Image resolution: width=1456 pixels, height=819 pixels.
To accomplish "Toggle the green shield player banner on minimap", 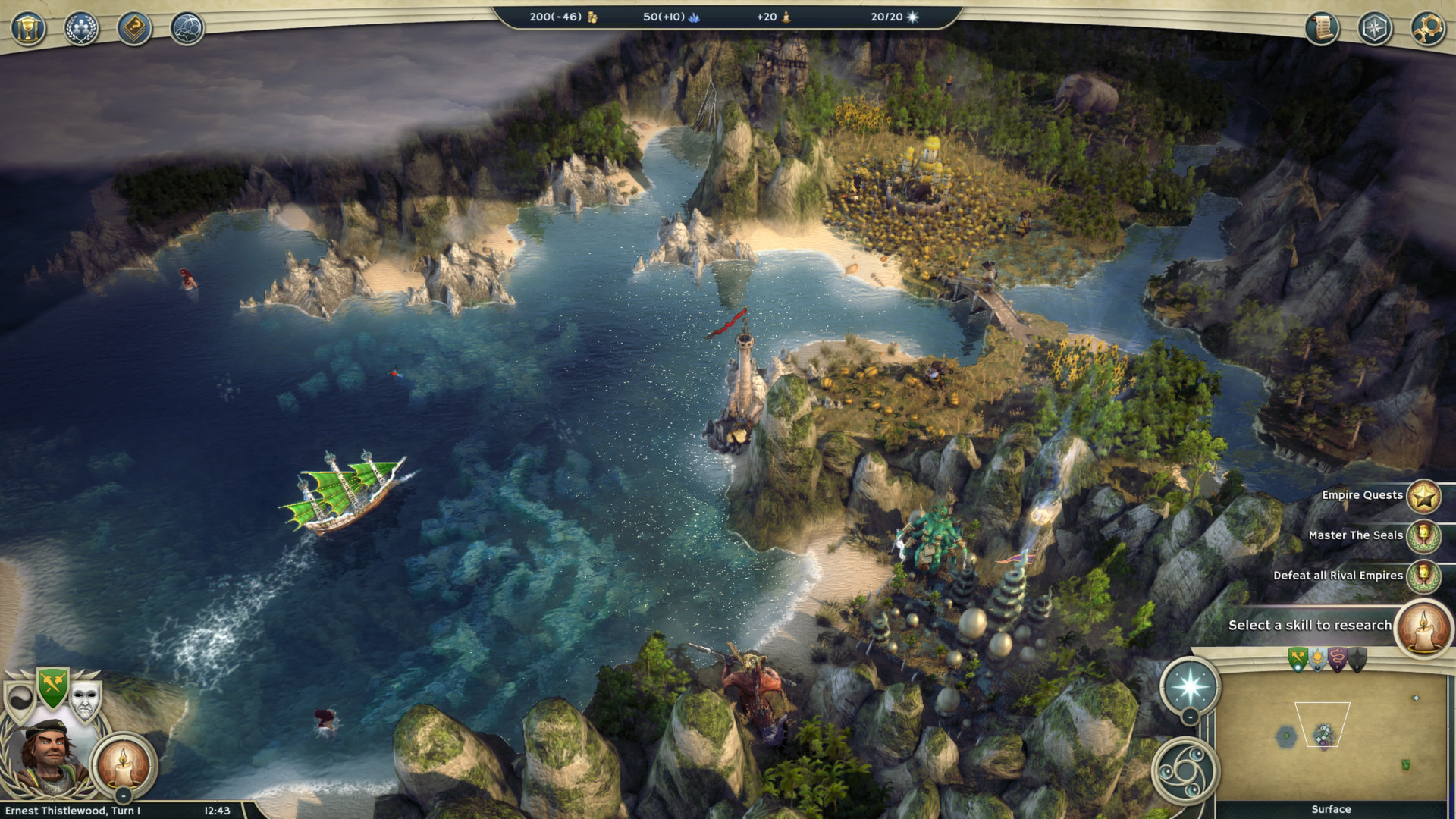I will [x=1298, y=657].
